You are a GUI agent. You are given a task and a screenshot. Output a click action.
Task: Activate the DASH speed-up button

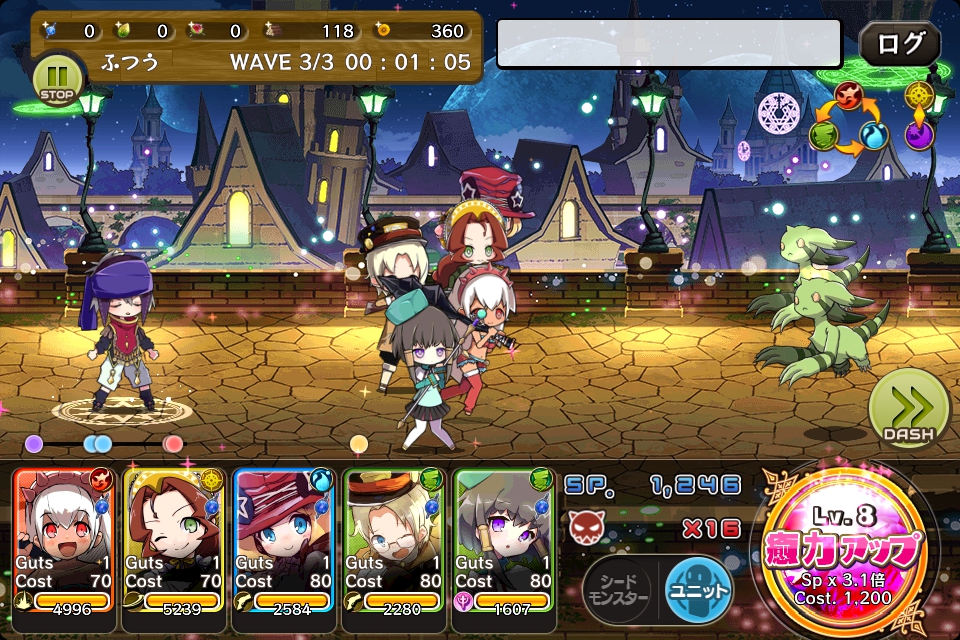coord(908,410)
